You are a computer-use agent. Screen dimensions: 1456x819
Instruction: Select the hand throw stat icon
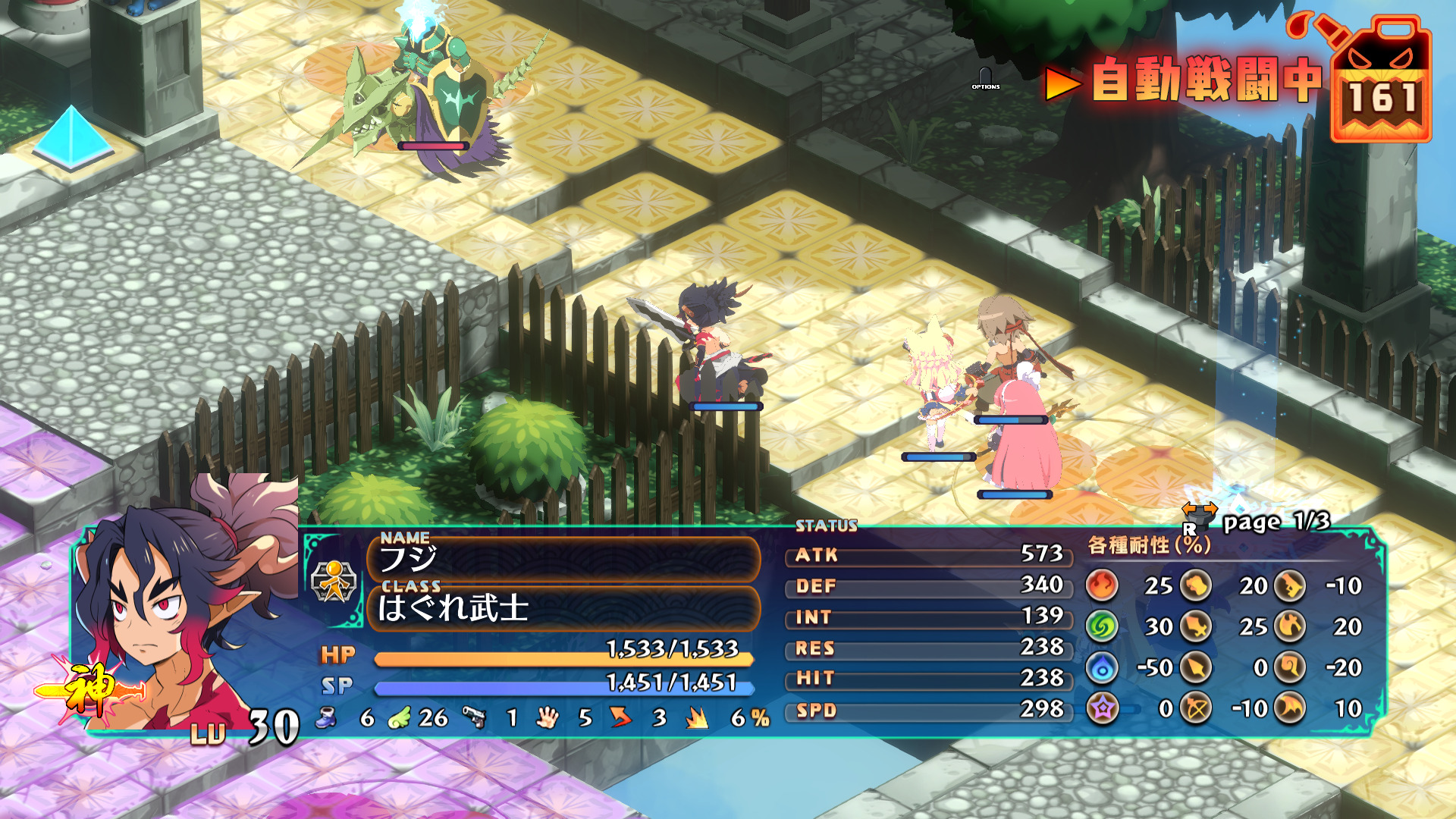[547, 717]
